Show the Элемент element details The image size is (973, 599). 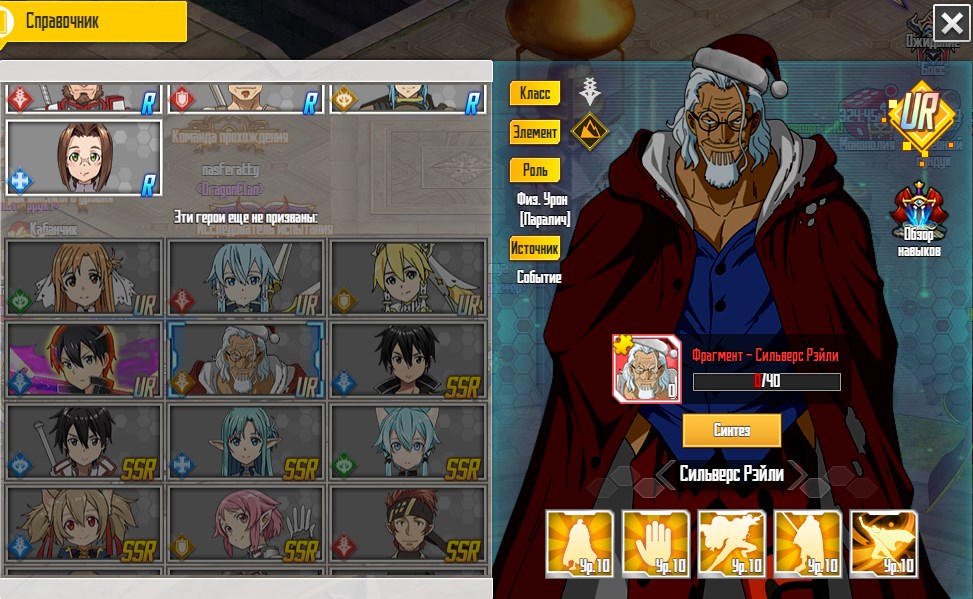pos(535,131)
